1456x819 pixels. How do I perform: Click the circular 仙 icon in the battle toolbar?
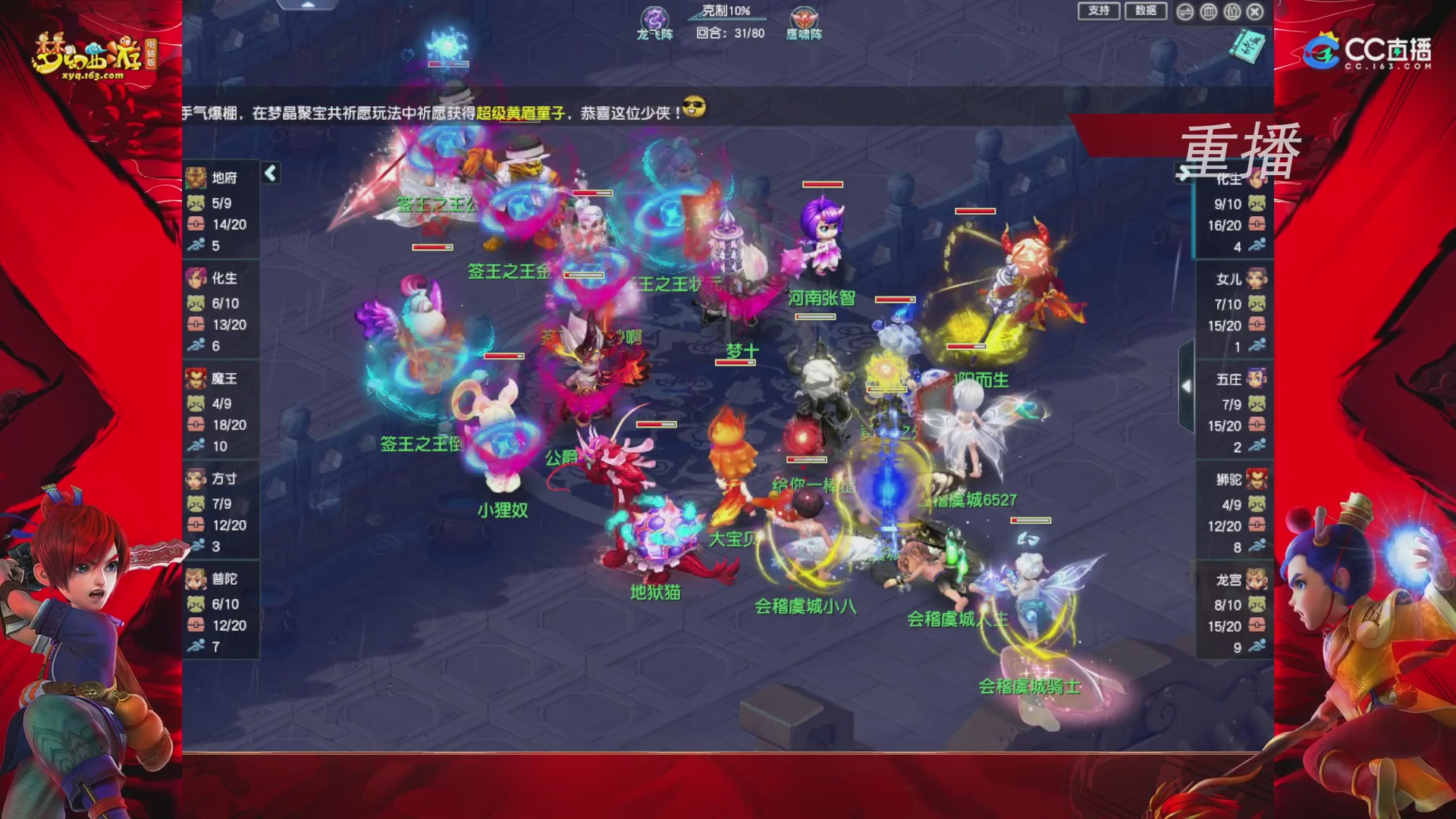coord(1231,11)
